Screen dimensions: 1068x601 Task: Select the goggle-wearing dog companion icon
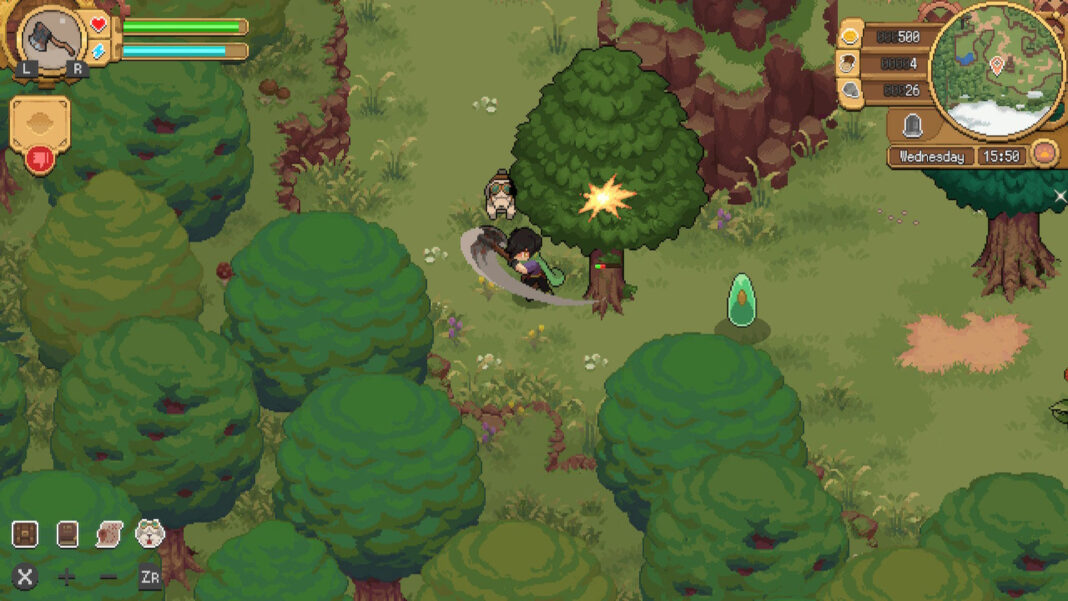click(x=150, y=534)
